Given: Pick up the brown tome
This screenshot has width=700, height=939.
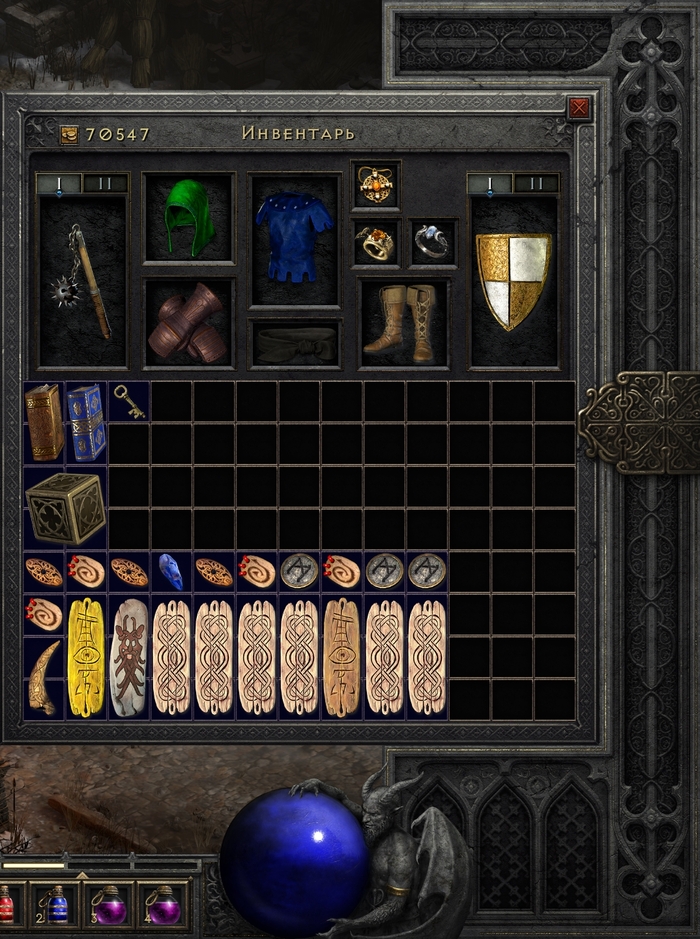Looking at the screenshot, I should (44, 422).
